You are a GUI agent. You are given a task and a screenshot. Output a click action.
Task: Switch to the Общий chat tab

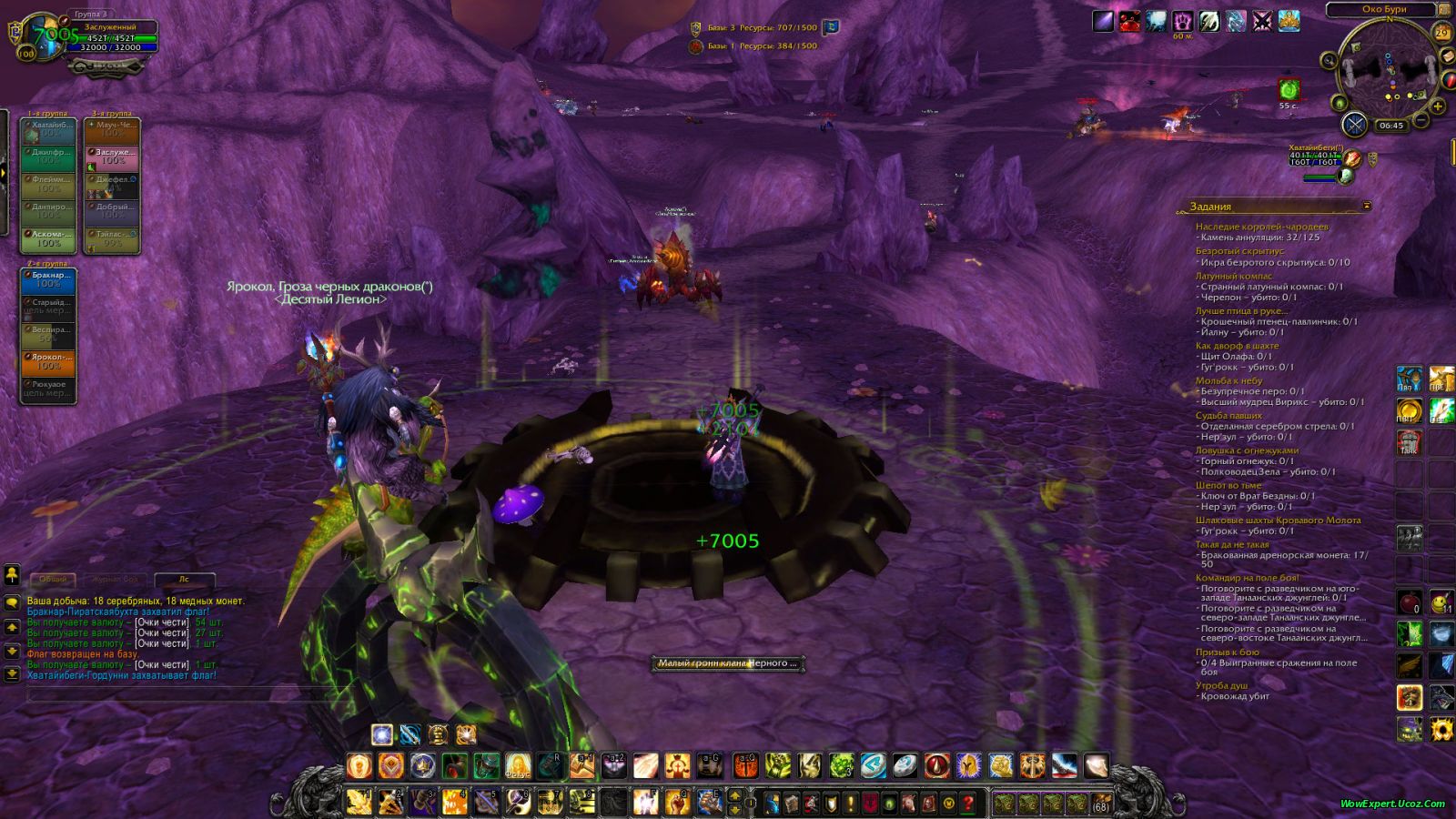(53, 579)
